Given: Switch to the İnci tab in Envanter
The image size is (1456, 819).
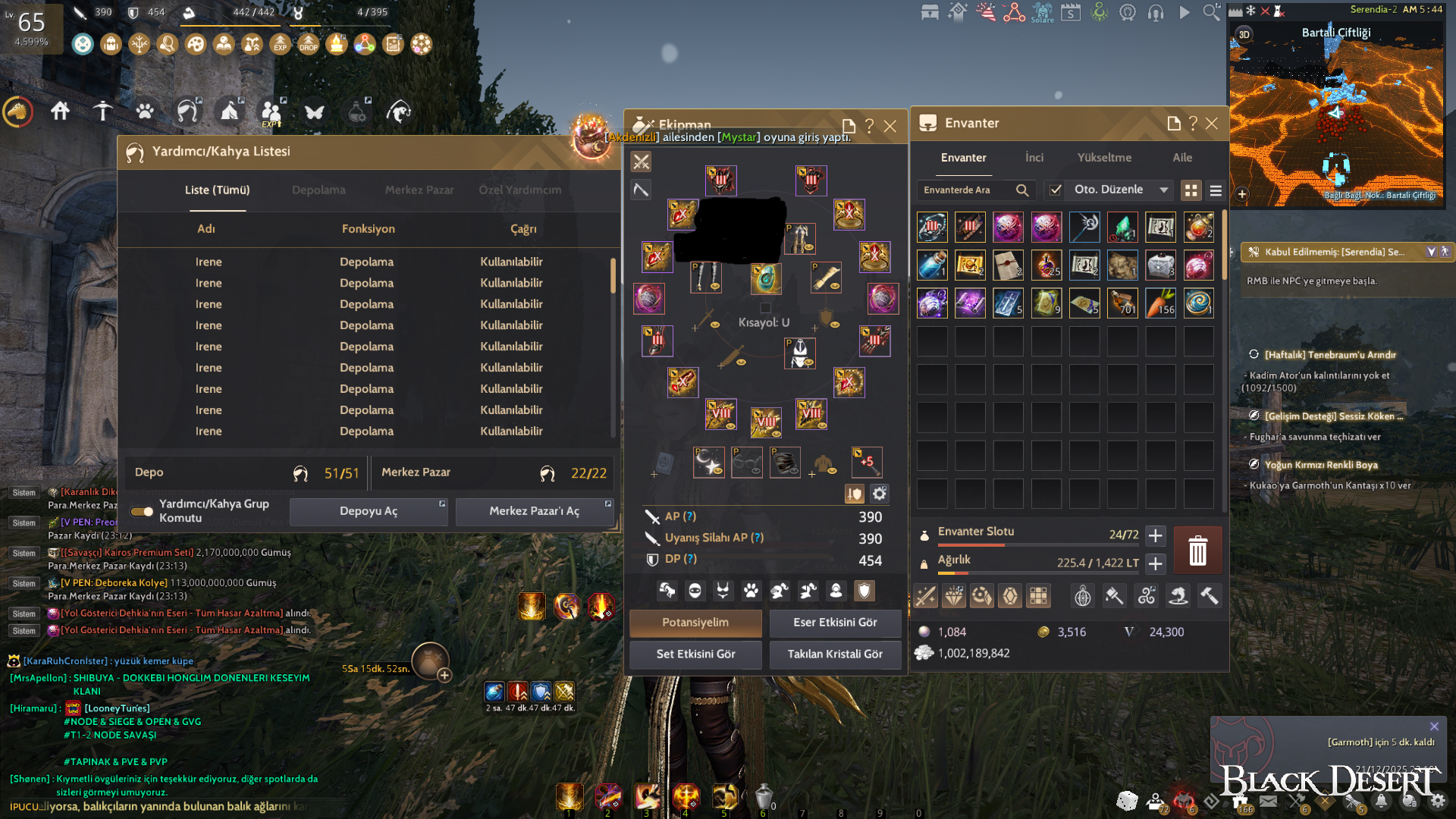Looking at the screenshot, I should (1034, 158).
